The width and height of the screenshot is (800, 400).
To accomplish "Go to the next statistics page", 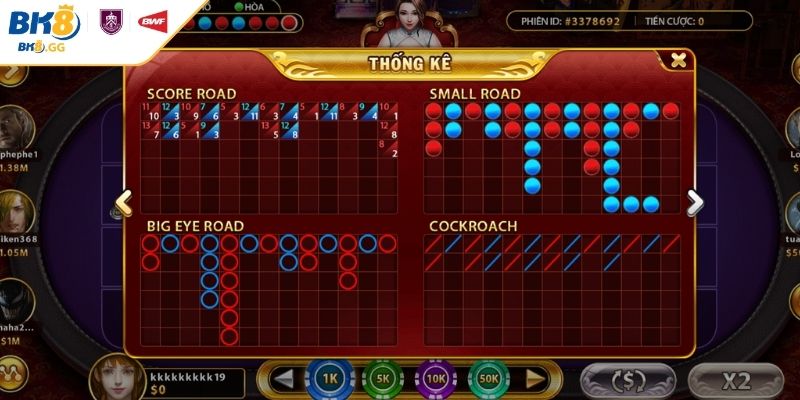I will (695, 203).
